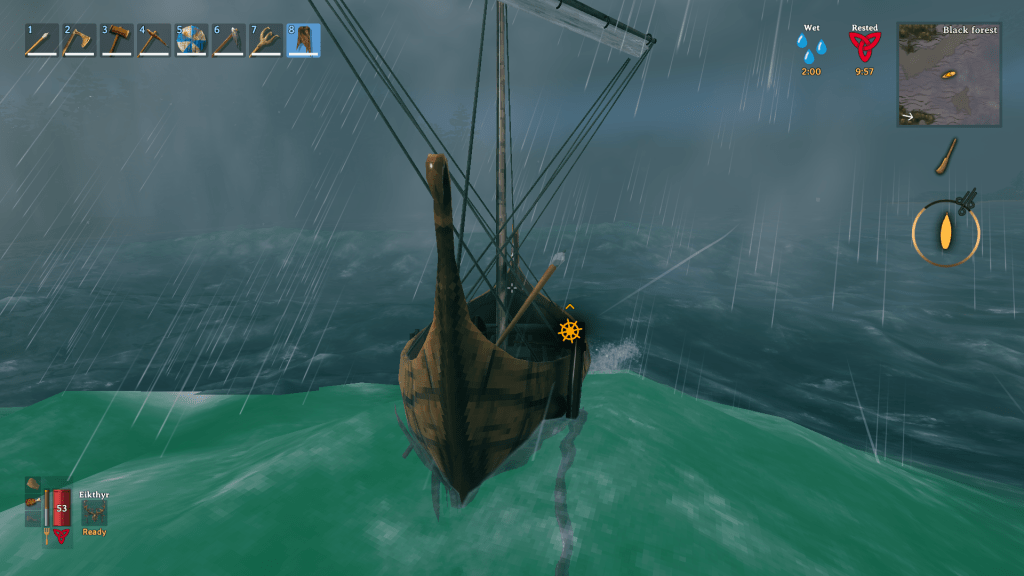Screen dimensions: 1024x576
Task: Select the hoe in hotbar slot 6
Action: (x=229, y=41)
